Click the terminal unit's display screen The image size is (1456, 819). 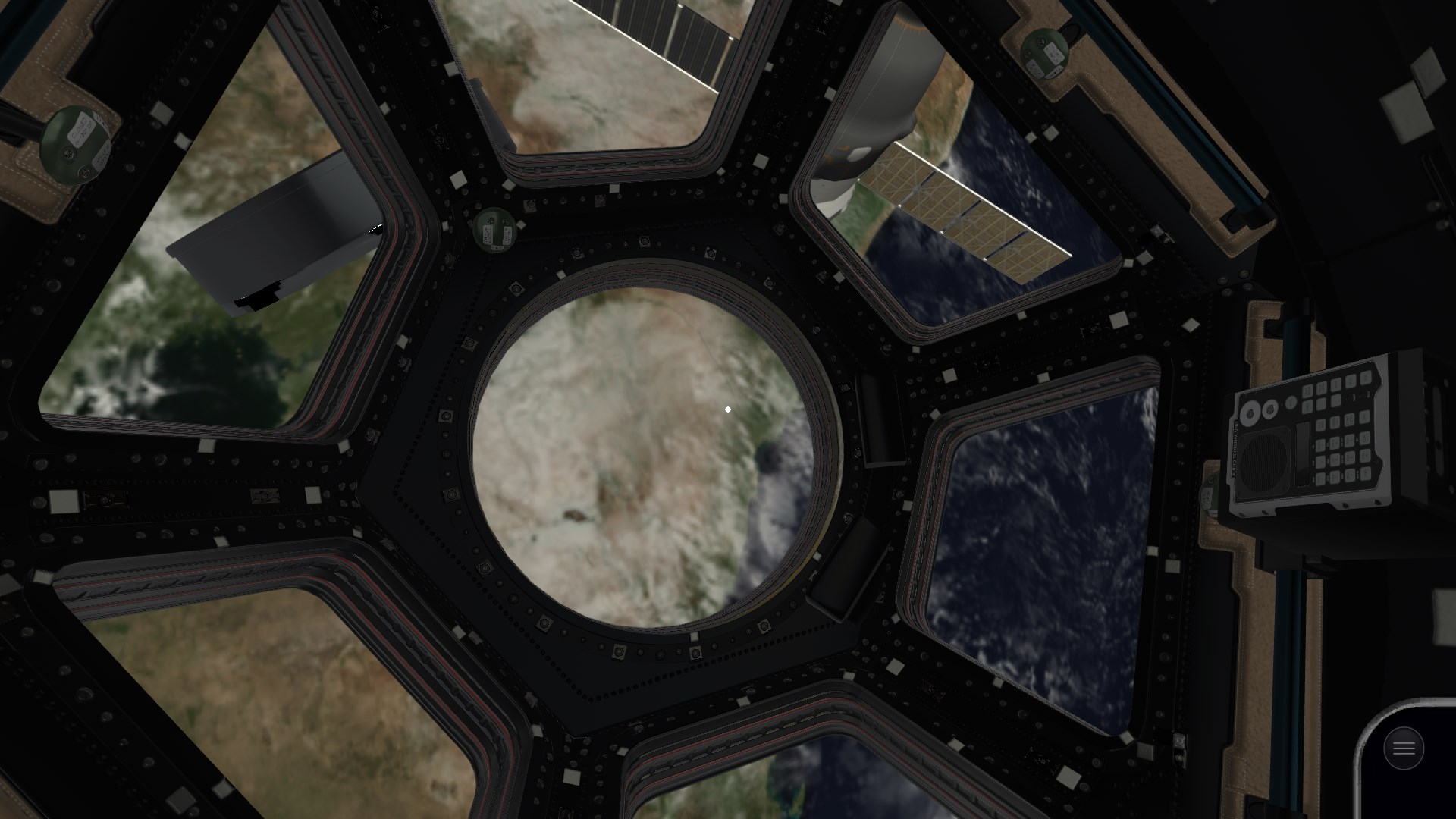click(x=1303, y=453)
